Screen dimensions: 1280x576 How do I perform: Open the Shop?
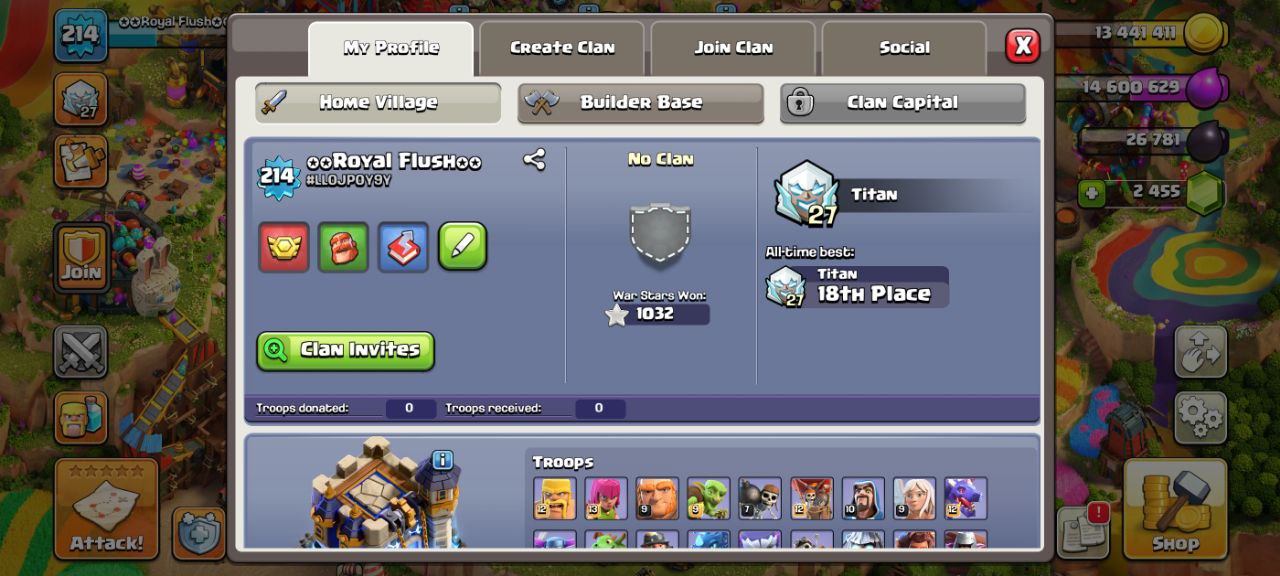[x=1174, y=508]
